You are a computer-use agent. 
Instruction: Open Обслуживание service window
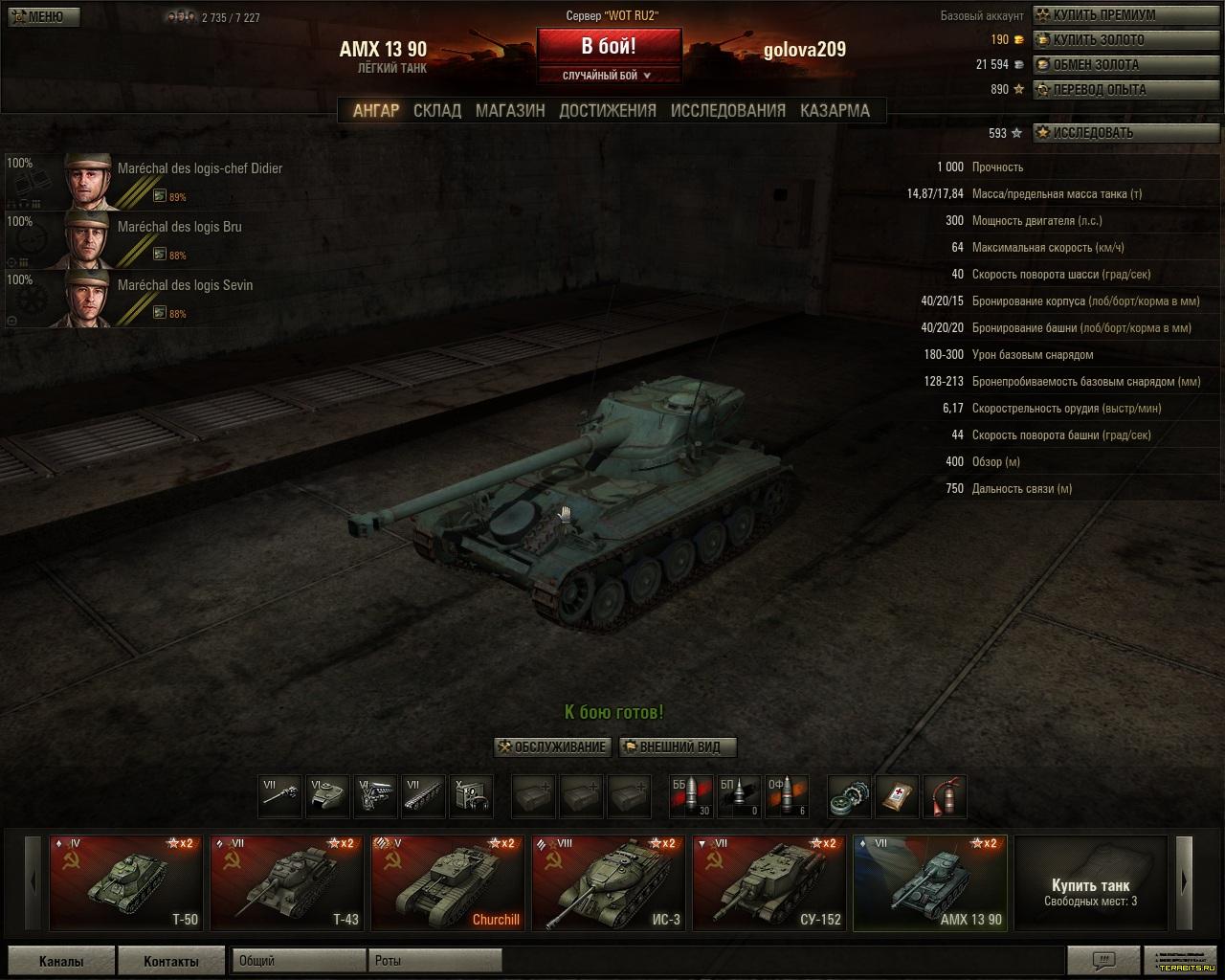(552, 747)
